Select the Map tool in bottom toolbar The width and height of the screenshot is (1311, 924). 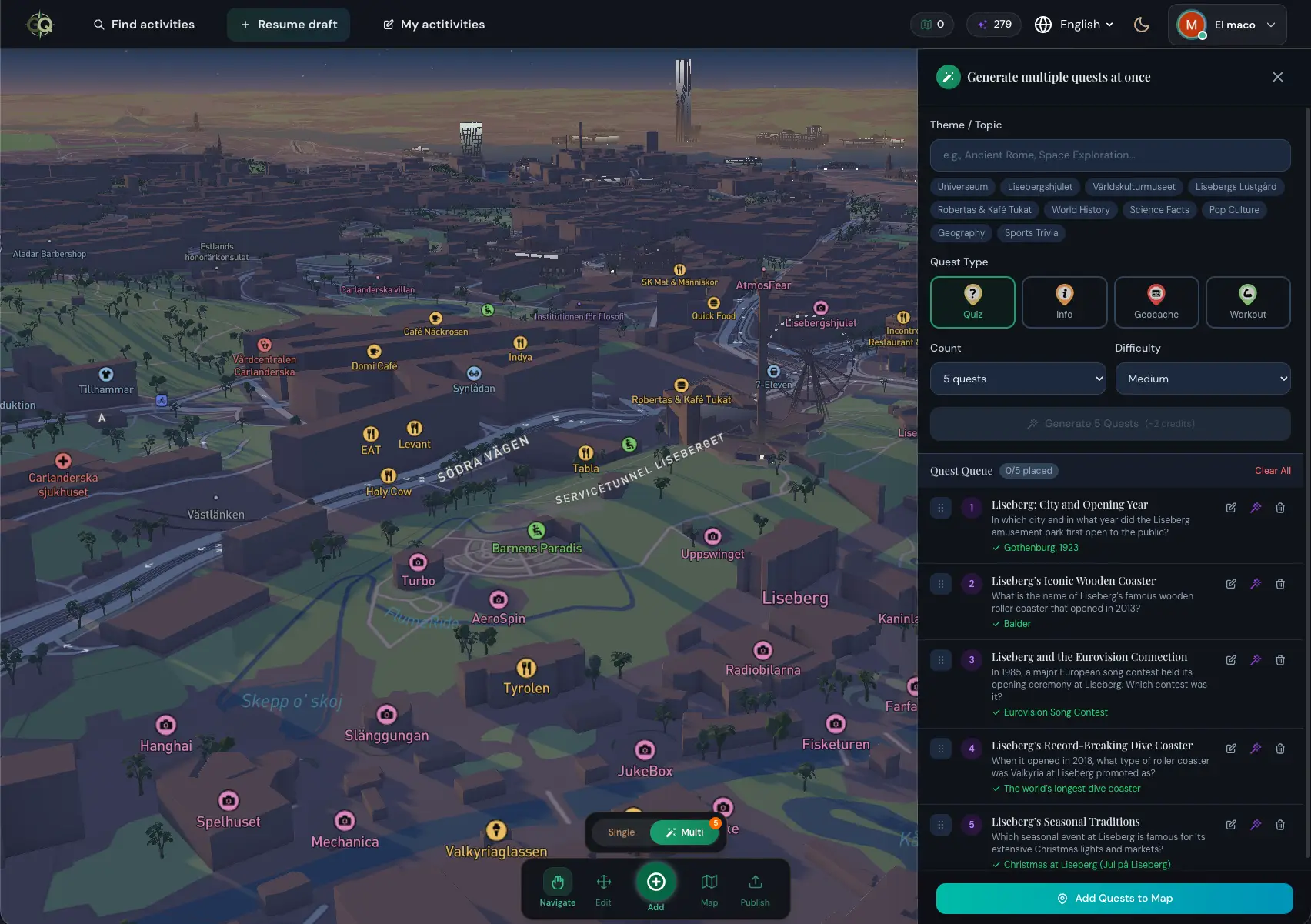pyautogui.click(x=709, y=889)
